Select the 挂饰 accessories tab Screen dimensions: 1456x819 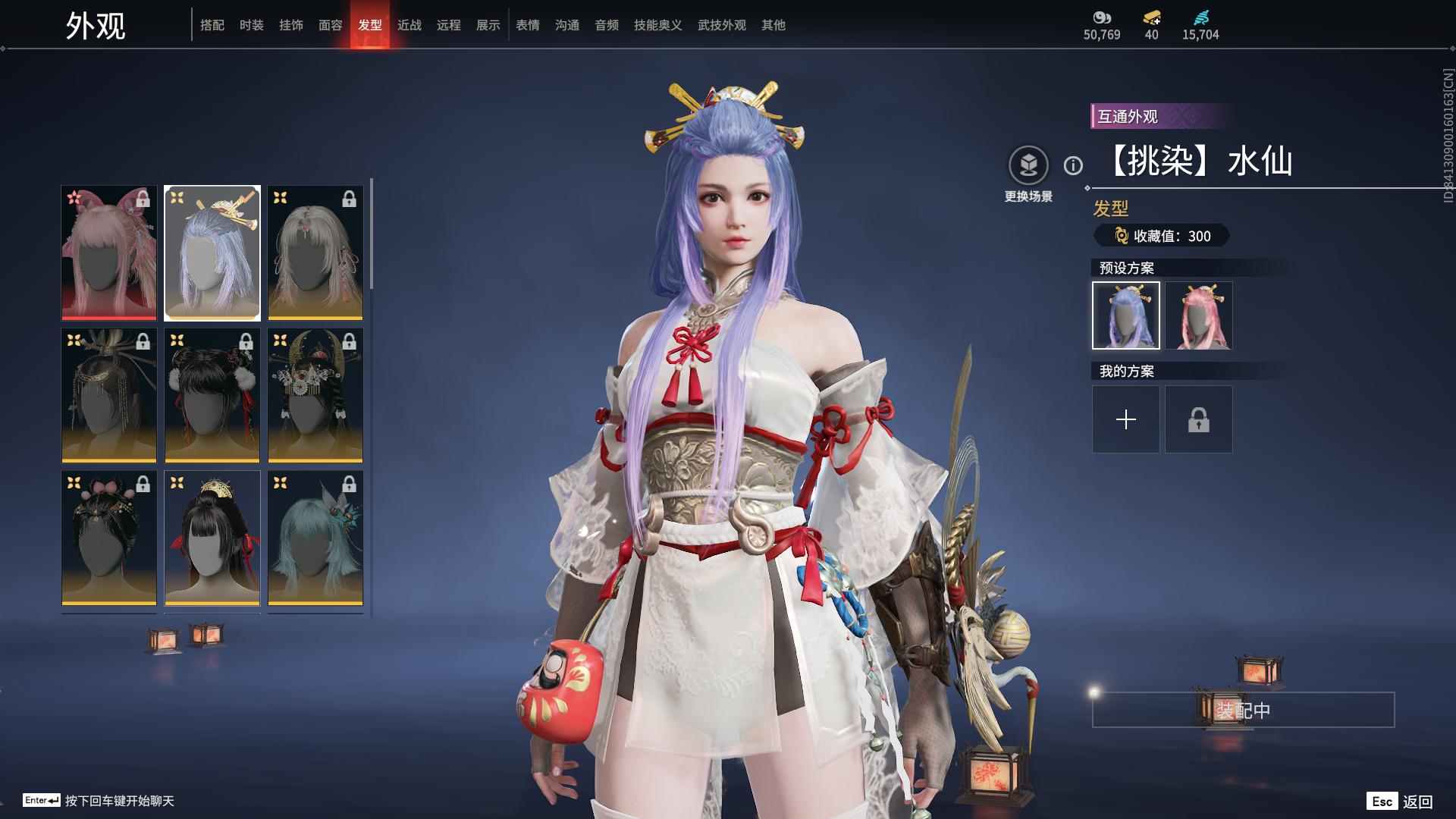[x=290, y=25]
